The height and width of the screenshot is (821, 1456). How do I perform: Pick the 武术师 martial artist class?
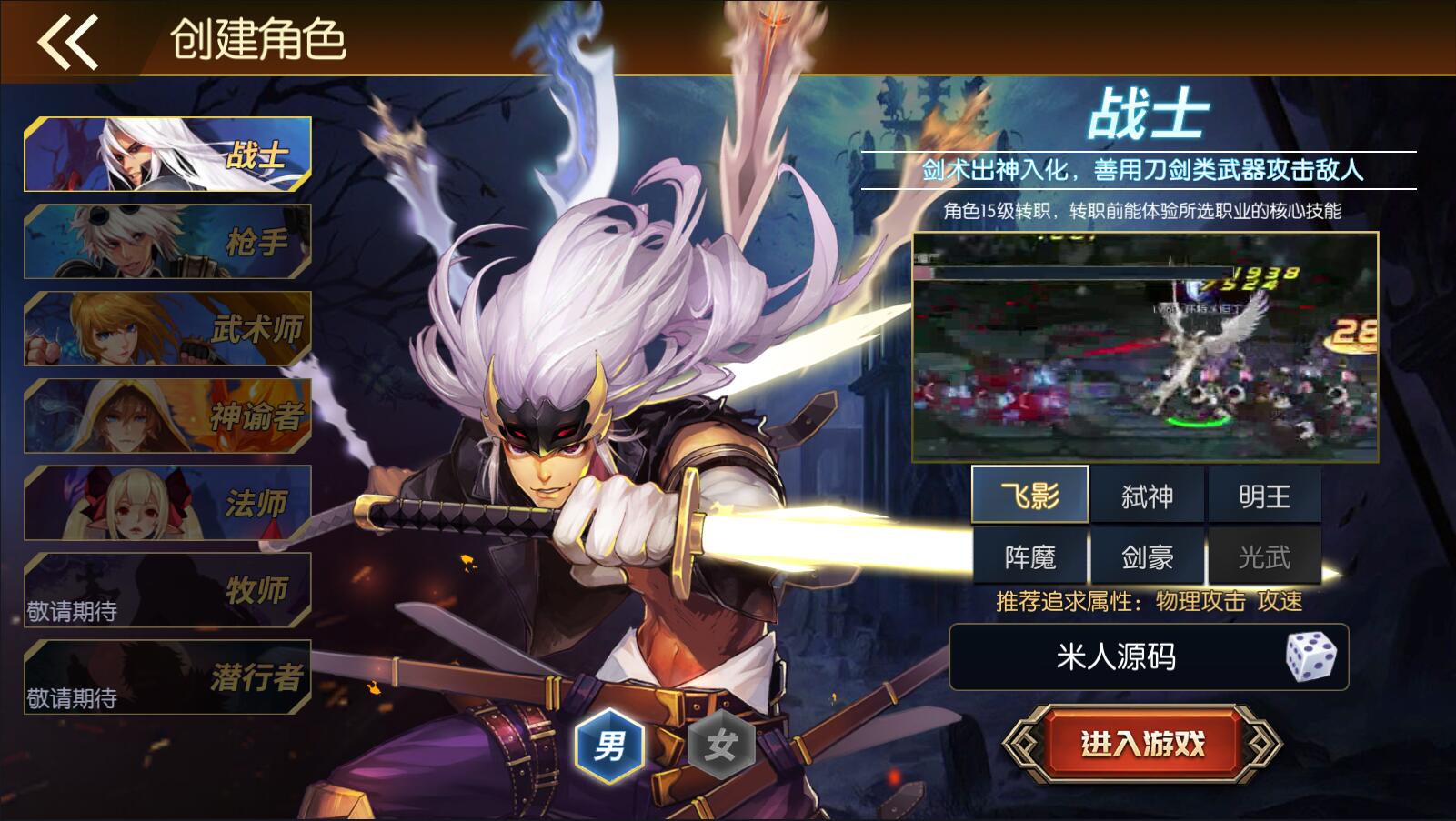point(168,328)
